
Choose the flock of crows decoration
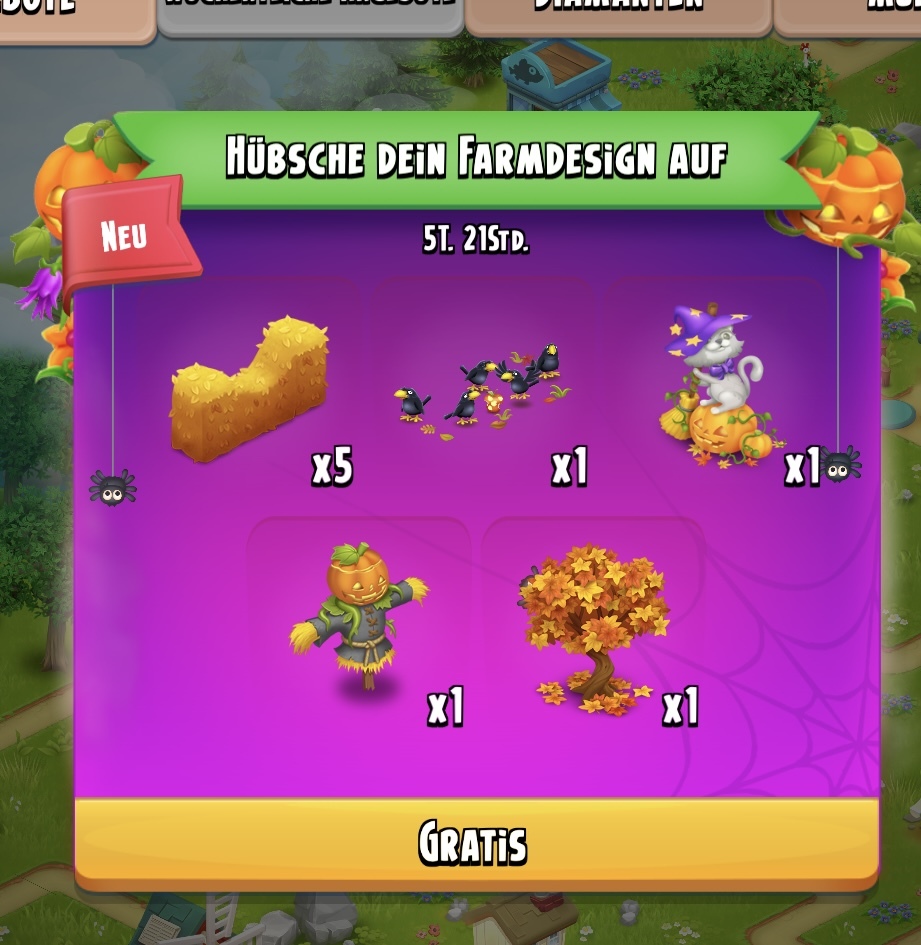point(483,385)
